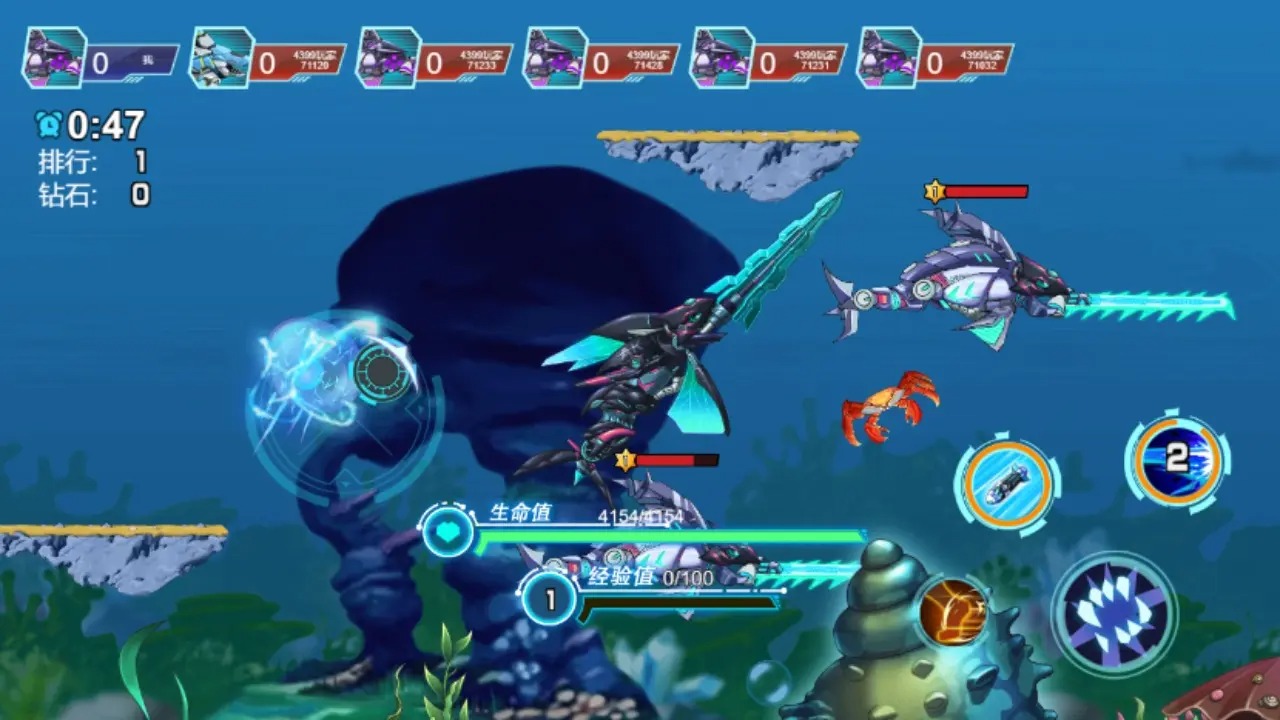Trigger the blue burst skill showing 2
This screenshot has width=1280, height=720.
coord(1177,461)
